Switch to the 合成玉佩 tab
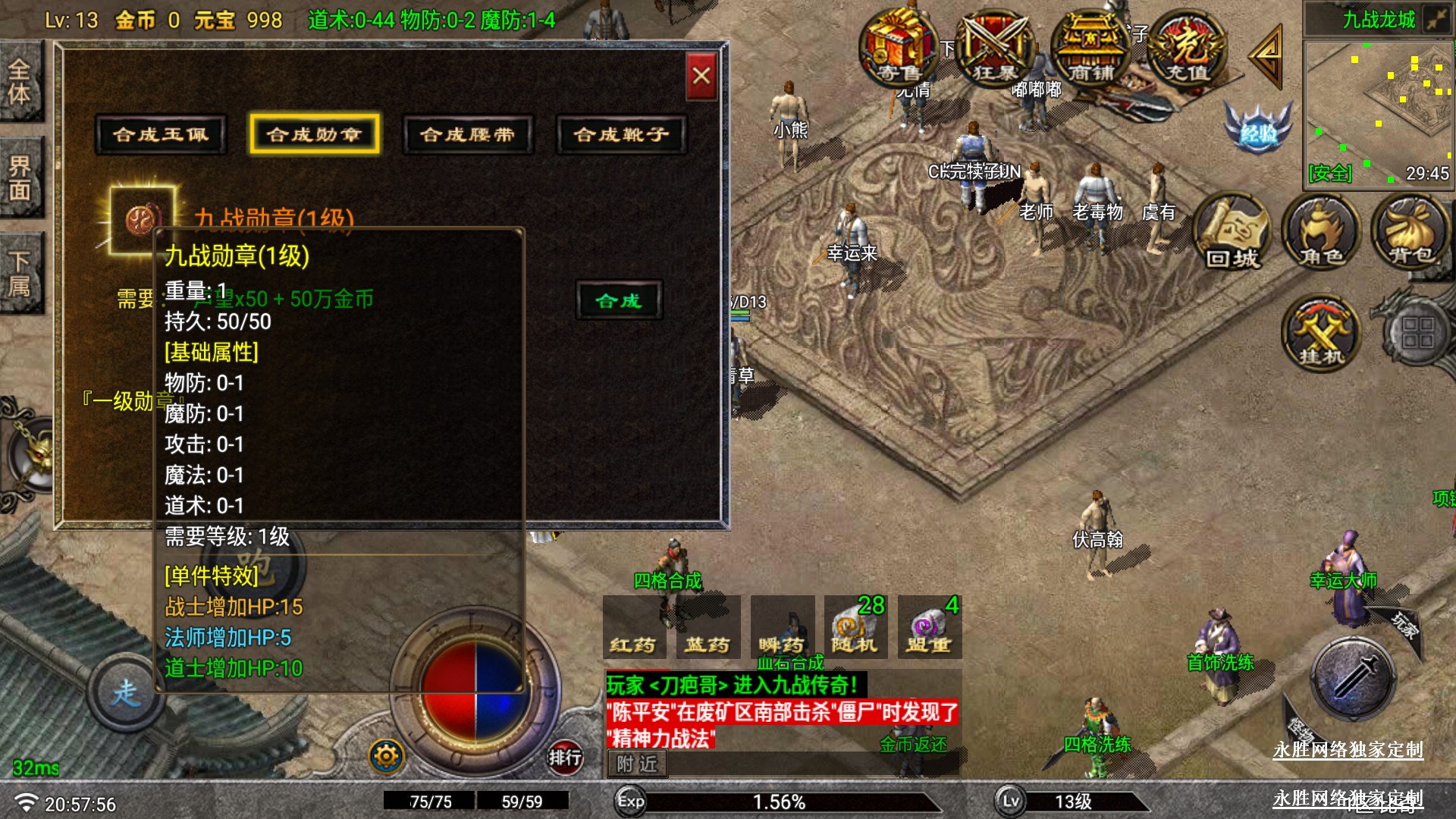This screenshot has width=1456, height=819. tap(161, 135)
